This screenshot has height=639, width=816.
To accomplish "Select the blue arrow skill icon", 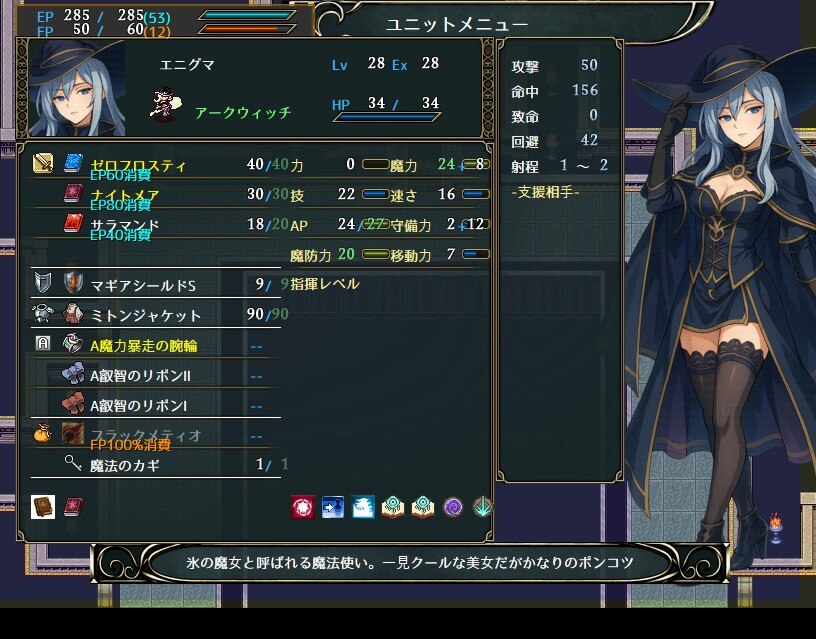I will [x=333, y=507].
